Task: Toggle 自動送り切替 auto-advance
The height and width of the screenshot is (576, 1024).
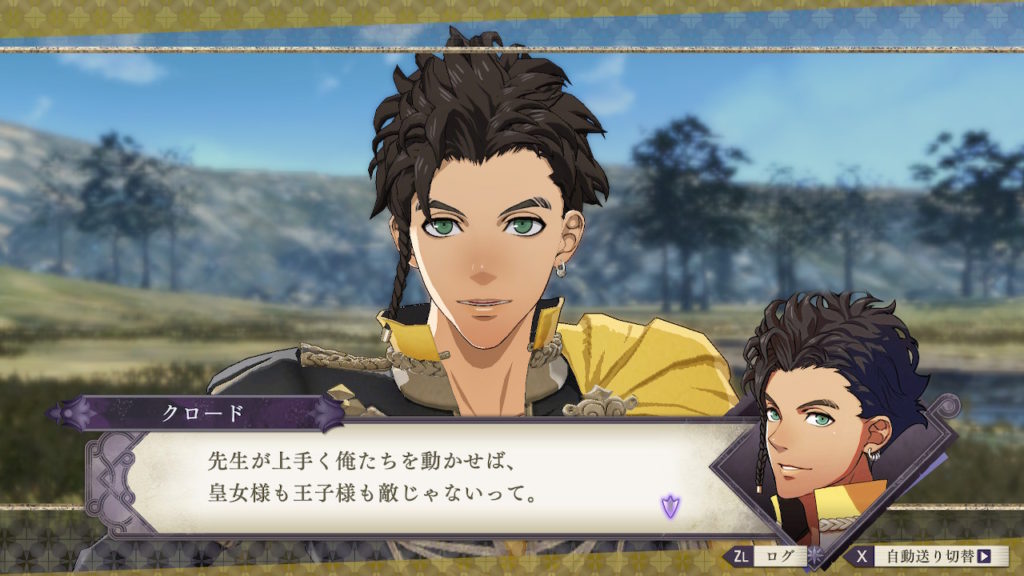Action: pyautogui.click(x=928, y=556)
